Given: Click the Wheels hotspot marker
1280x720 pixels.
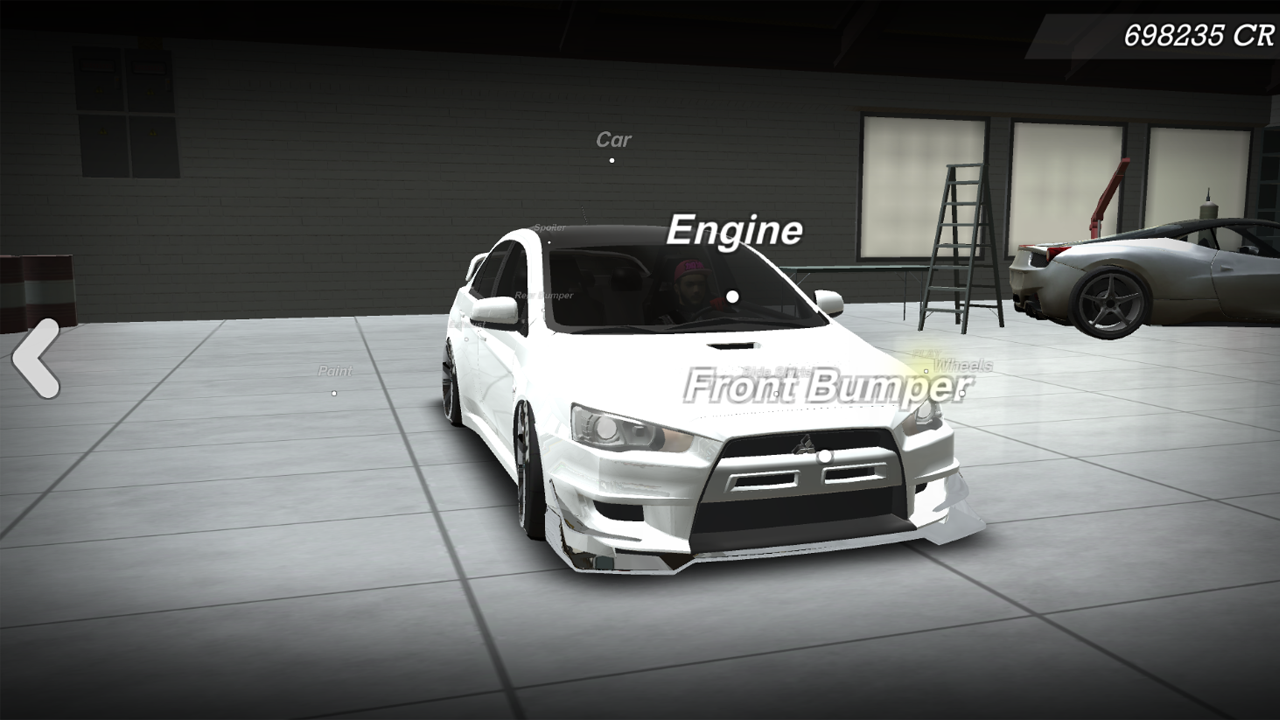Looking at the screenshot, I should (925, 371).
